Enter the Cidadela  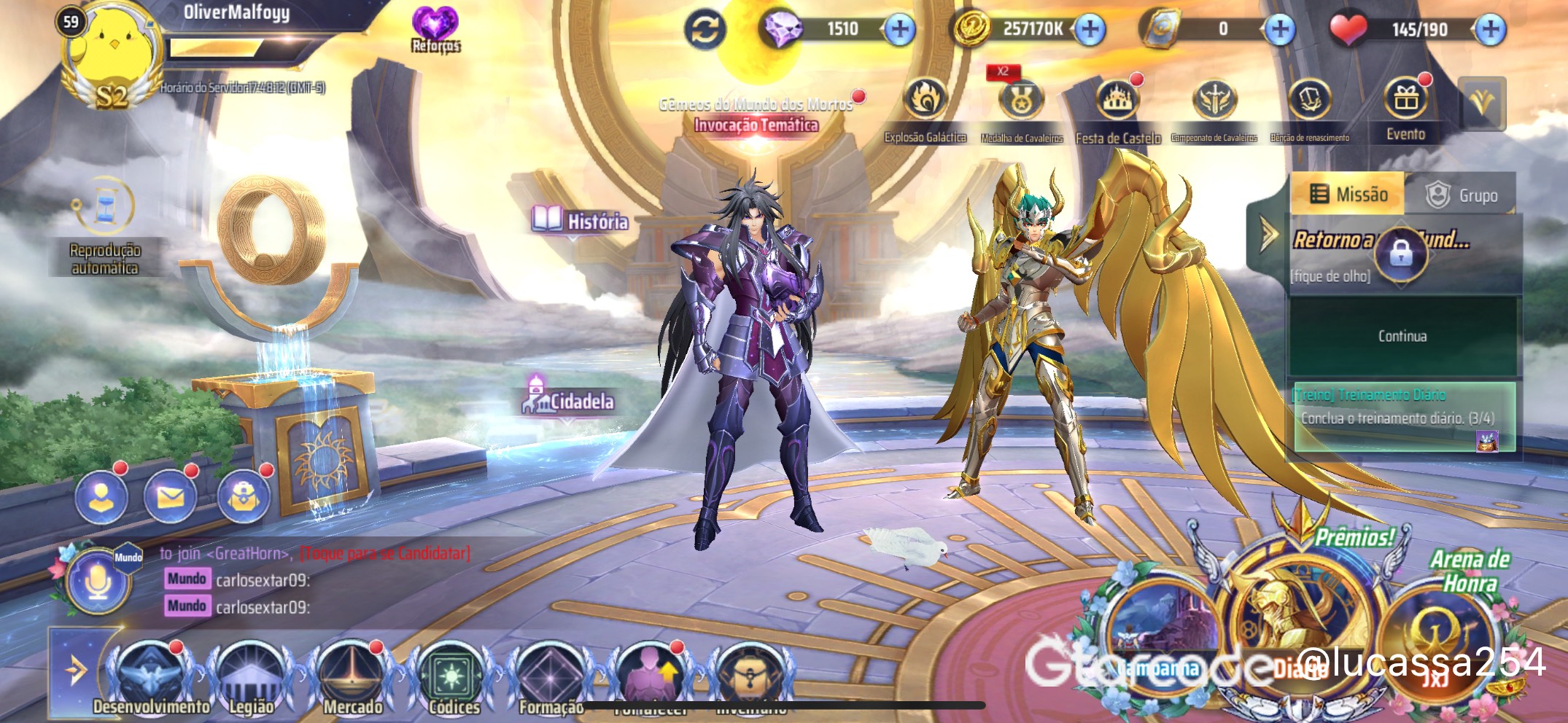pos(570,400)
